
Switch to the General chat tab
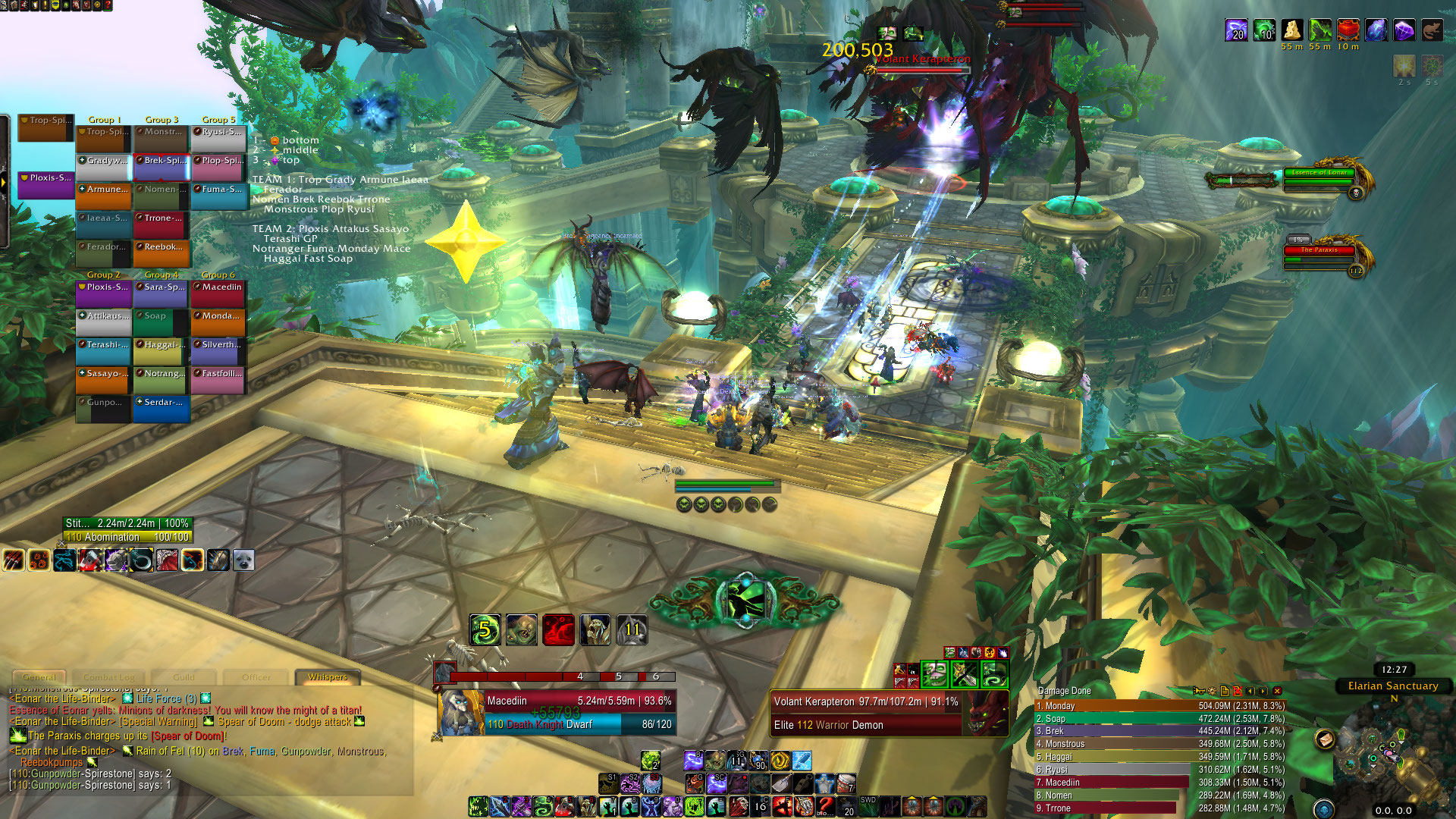pyautogui.click(x=39, y=677)
